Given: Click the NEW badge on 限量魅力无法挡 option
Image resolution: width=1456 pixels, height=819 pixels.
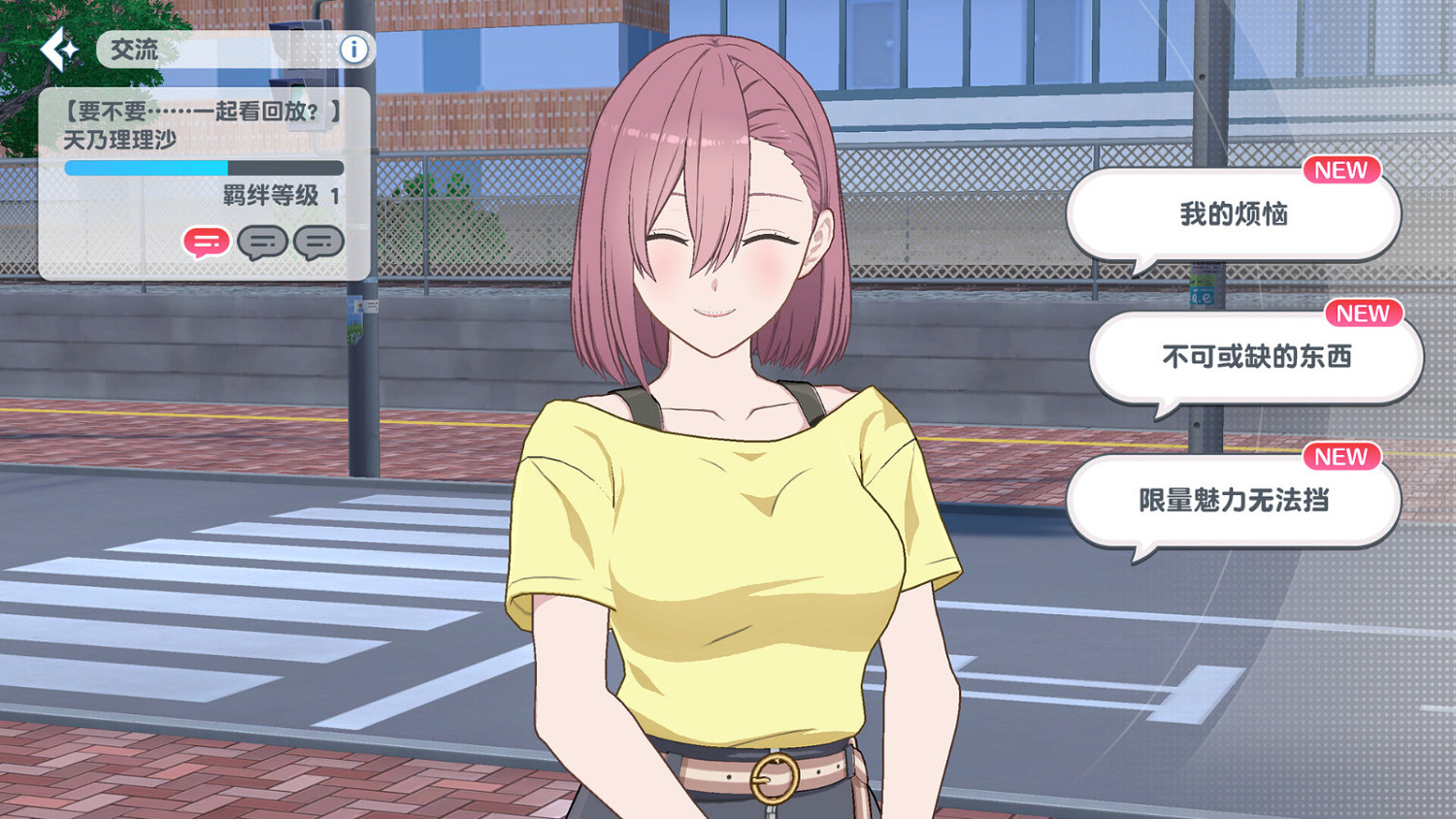Looking at the screenshot, I should point(1341,457).
